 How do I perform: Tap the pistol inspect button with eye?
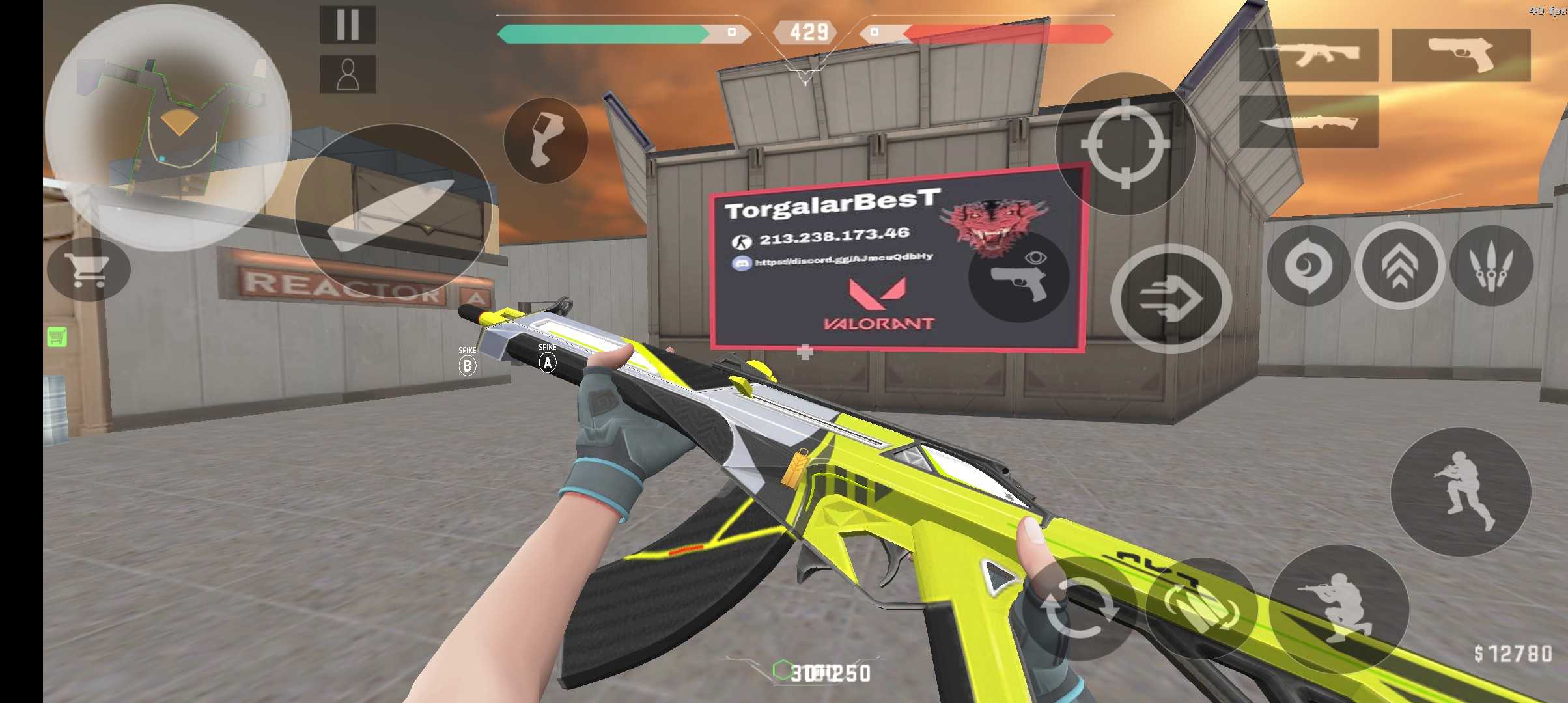1019,275
